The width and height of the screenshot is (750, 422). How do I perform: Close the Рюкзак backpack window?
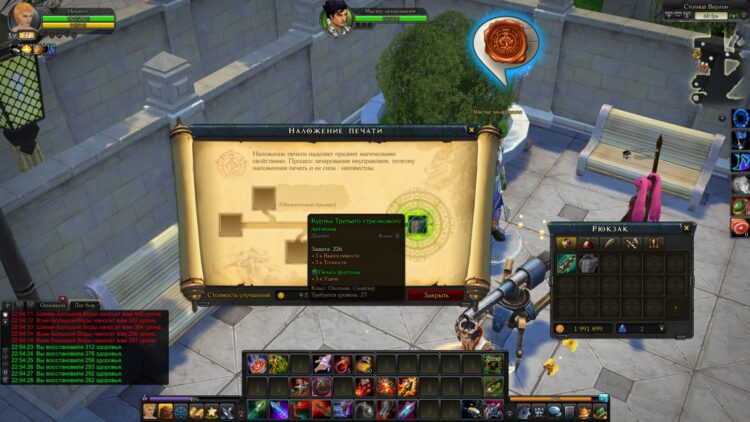(x=687, y=228)
